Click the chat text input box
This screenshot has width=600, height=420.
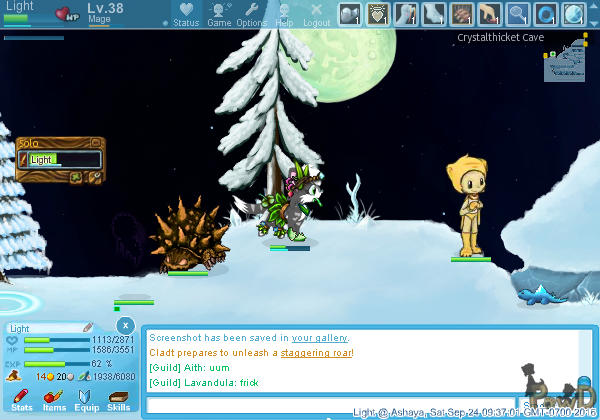(330, 406)
